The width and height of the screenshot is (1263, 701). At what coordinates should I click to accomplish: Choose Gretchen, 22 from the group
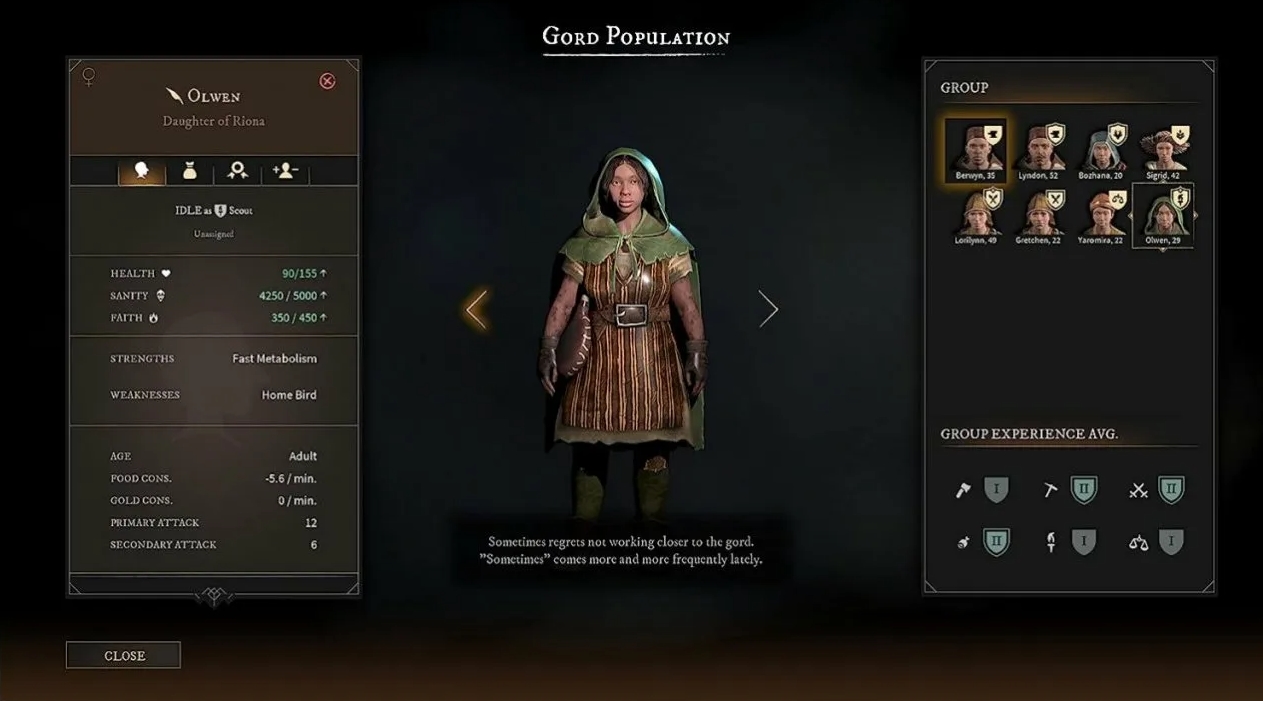point(1039,213)
